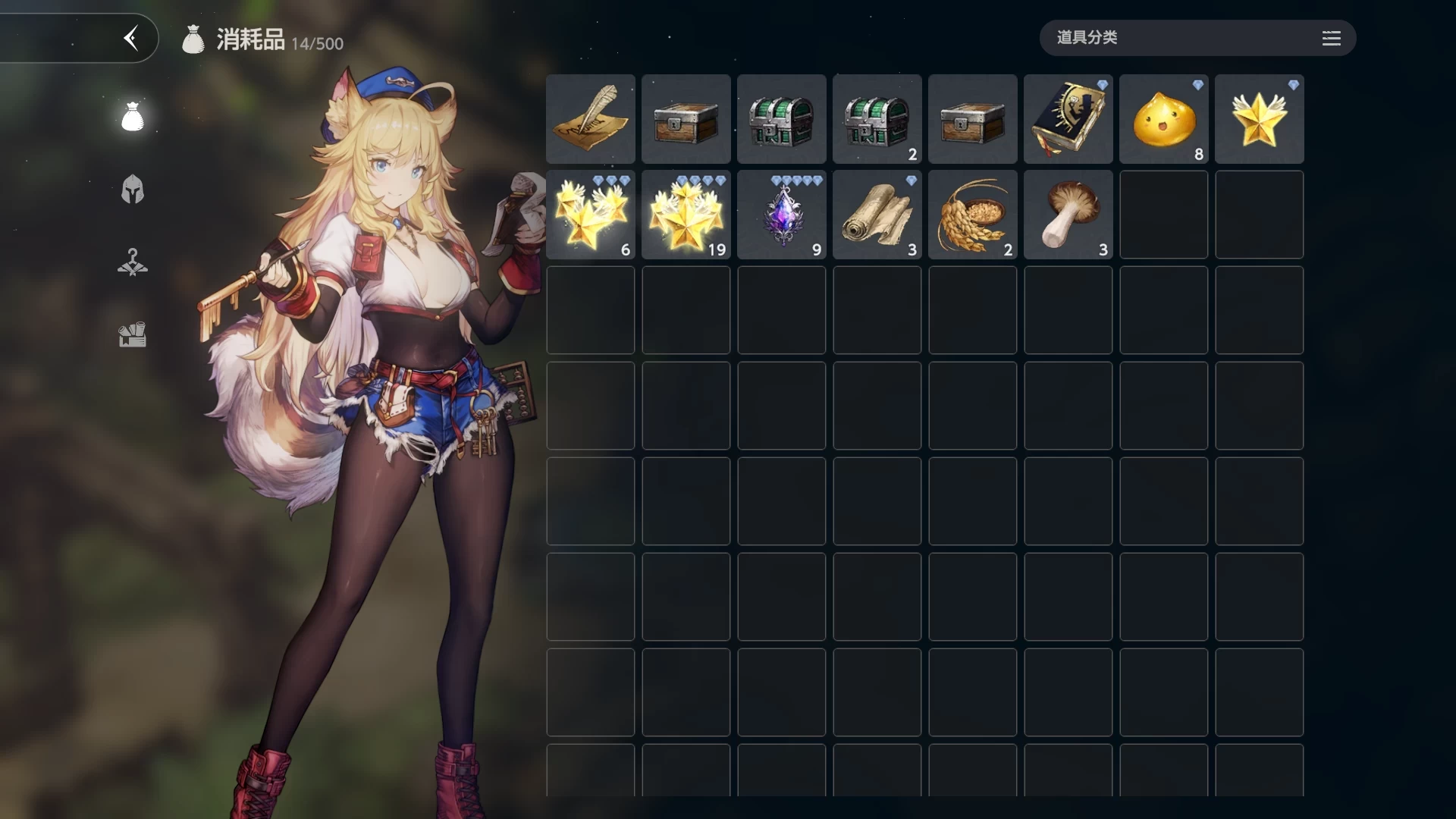Select the brown mushroom item

(1068, 215)
